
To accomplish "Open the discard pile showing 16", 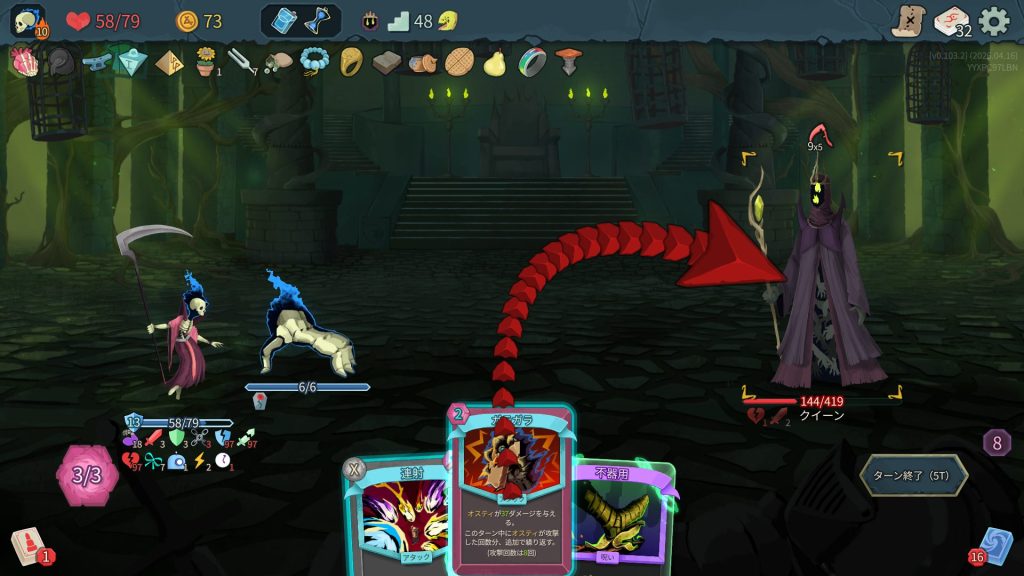I will point(994,546).
